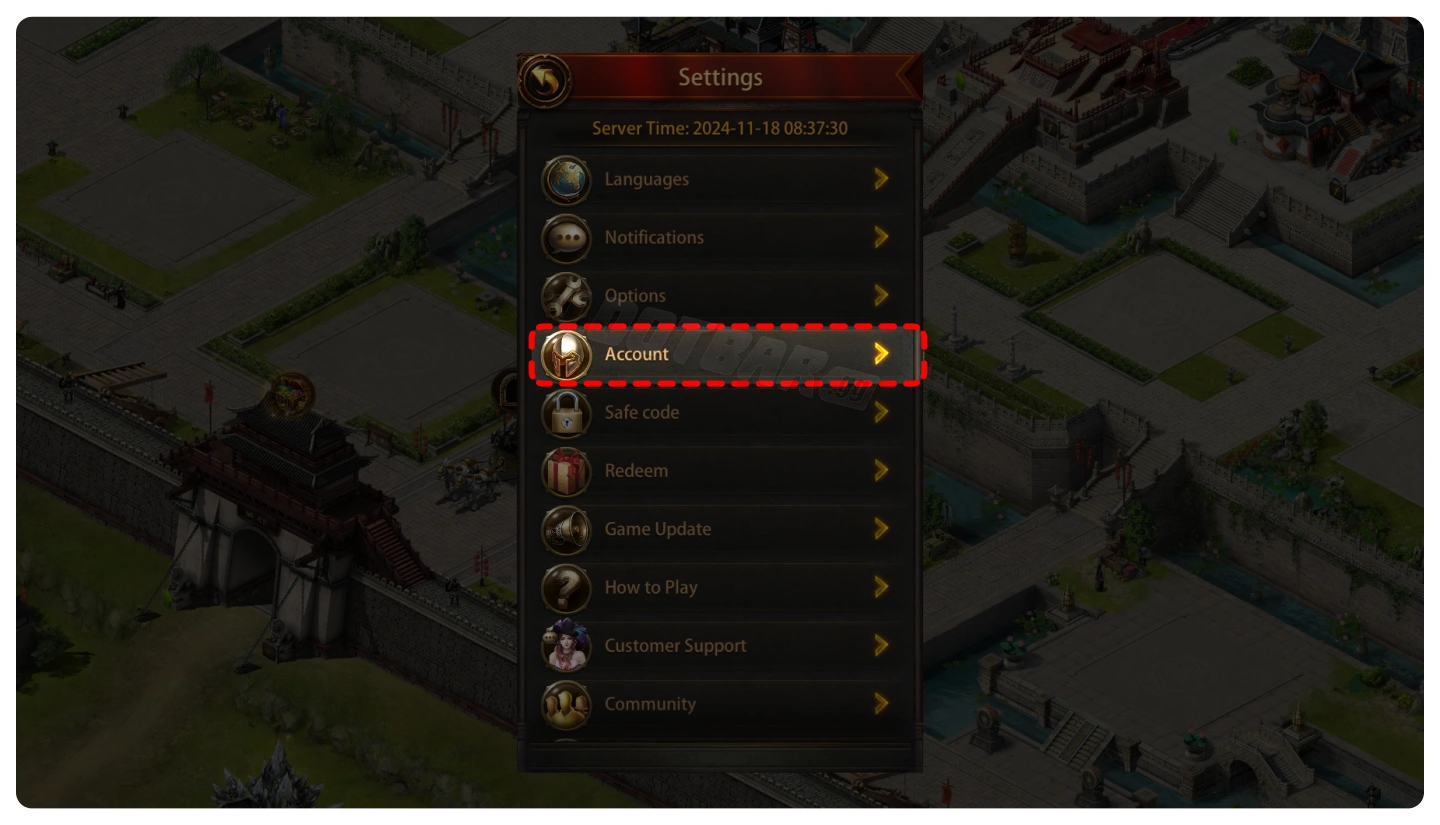Open the Languages settings
The height and width of the screenshot is (825, 1440).
tap(719, 180)
